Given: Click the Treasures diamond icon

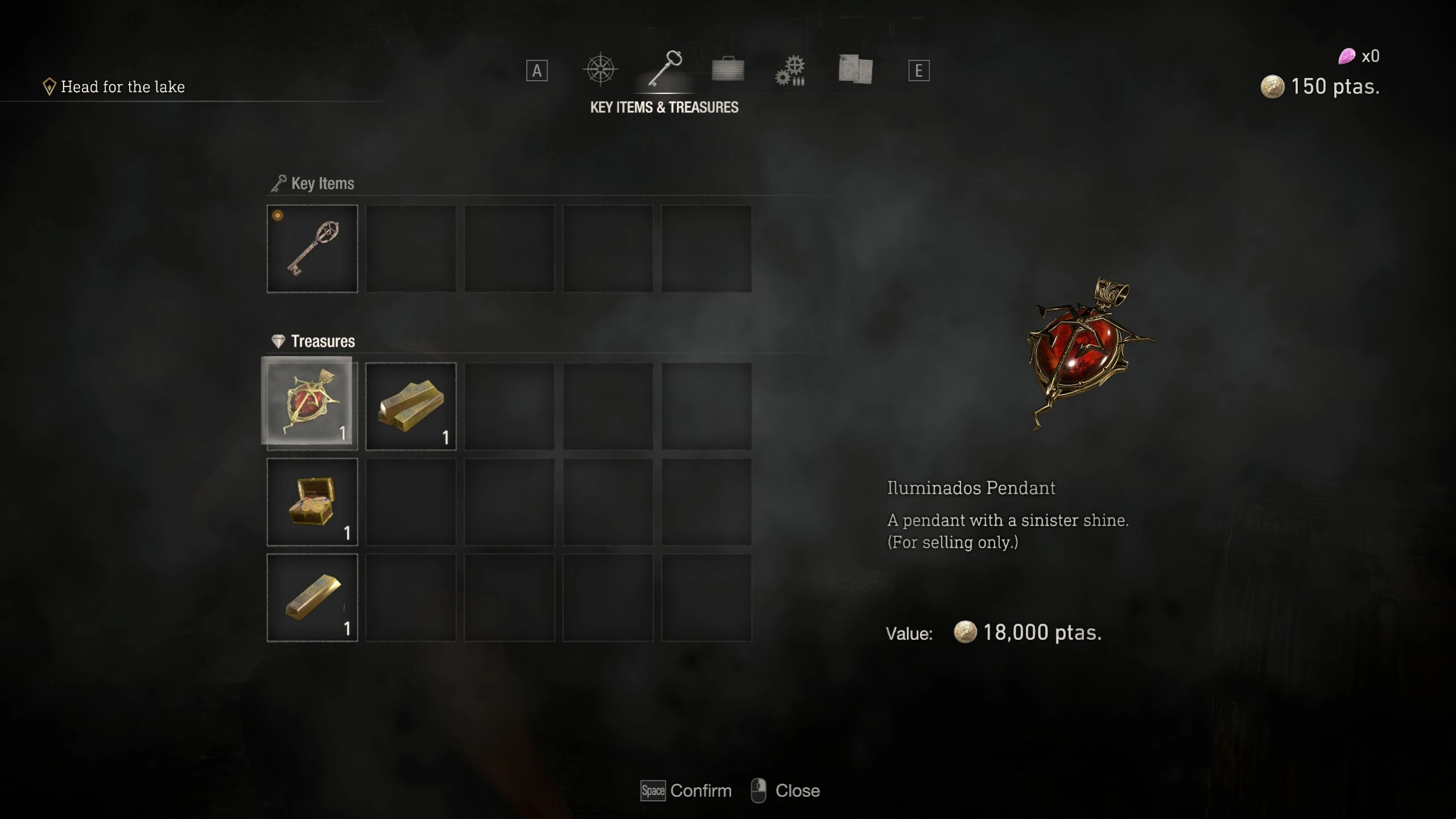Looking at the screenshot, I should click(x=278, y=340).
